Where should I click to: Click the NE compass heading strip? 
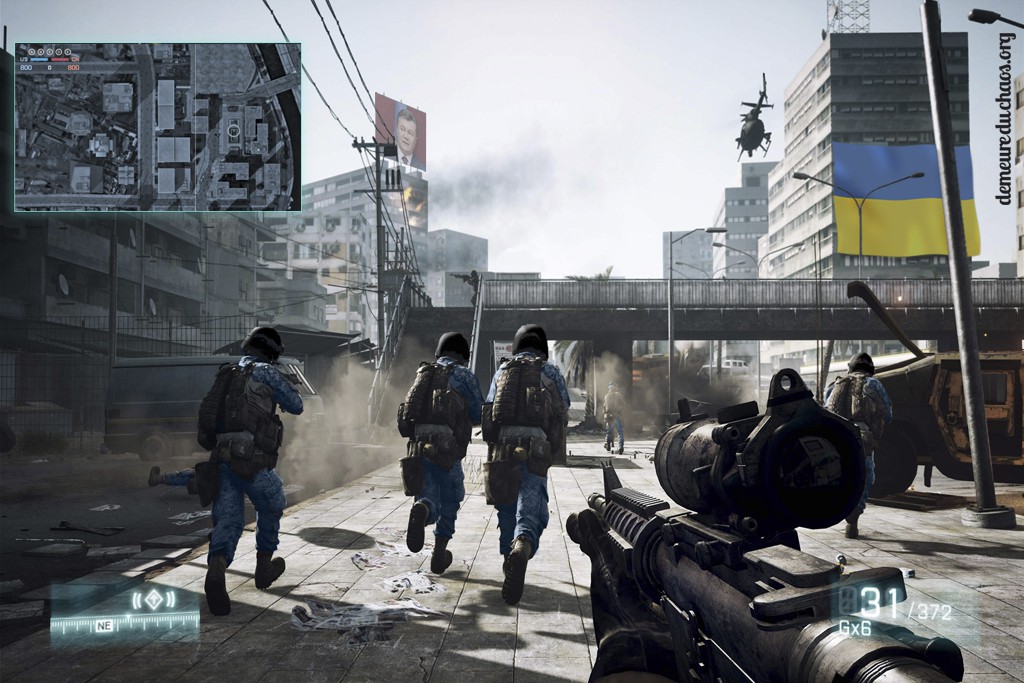125,625
